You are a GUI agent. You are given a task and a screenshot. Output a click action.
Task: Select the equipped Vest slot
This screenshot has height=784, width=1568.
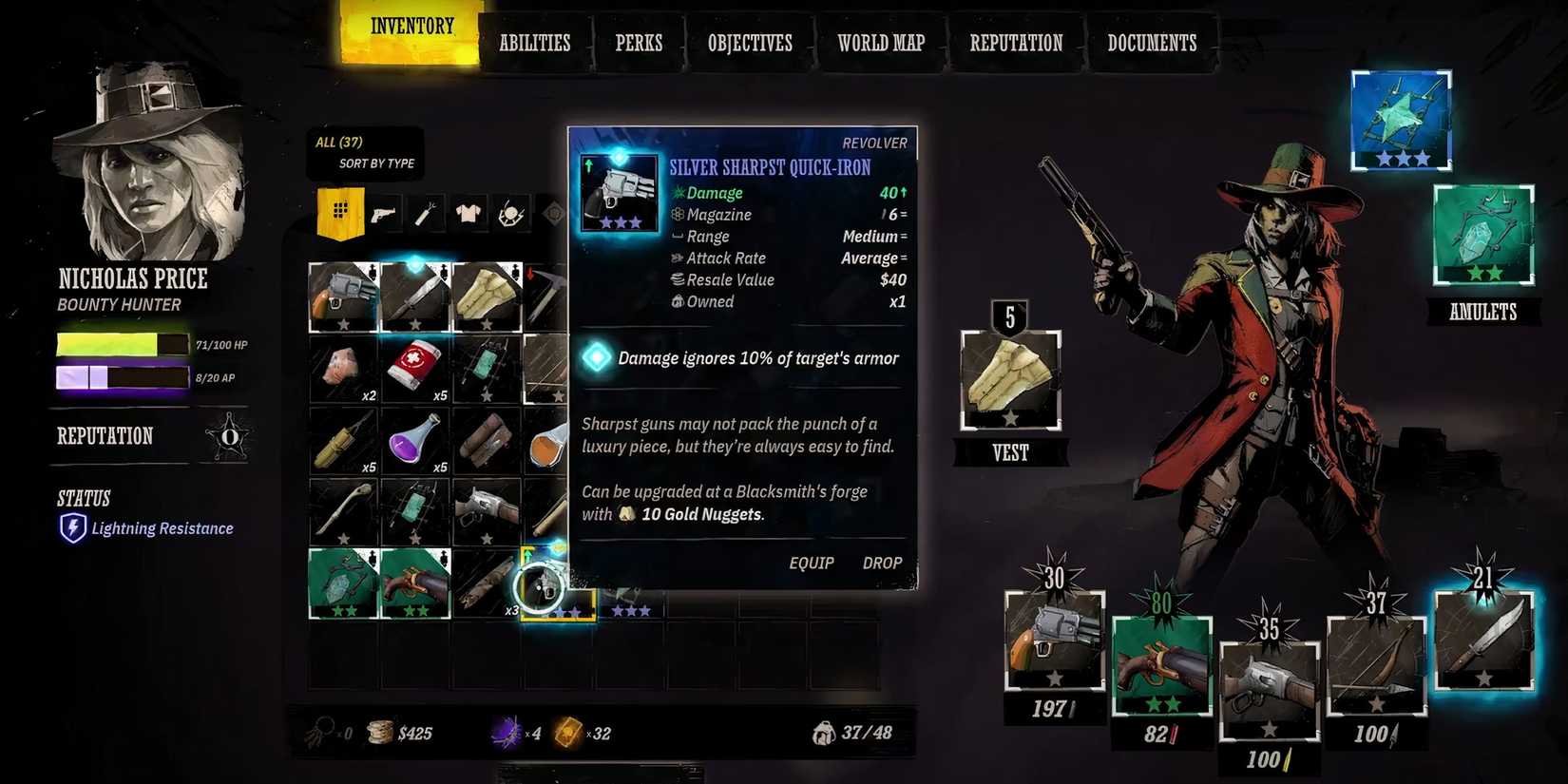(x=1010, y=380)
